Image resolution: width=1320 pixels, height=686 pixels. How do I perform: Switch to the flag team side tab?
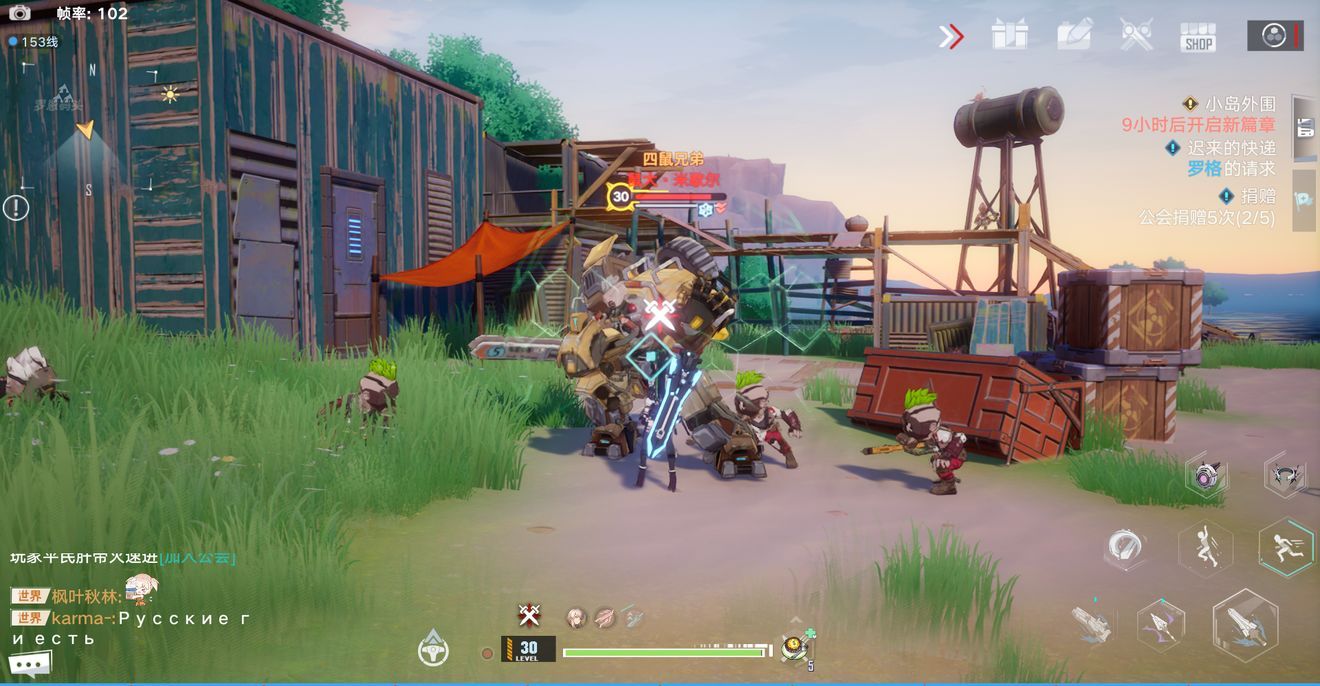1304,199
